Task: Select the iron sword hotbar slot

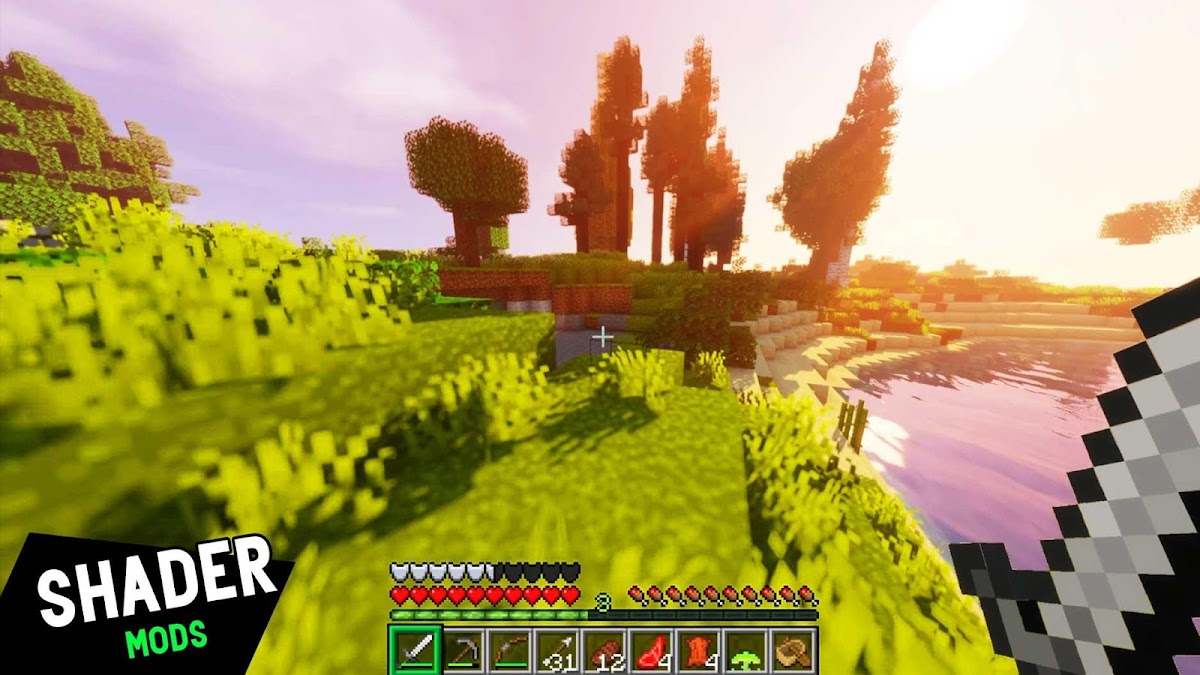Action: pyautogui.click(x=413, y=651)
